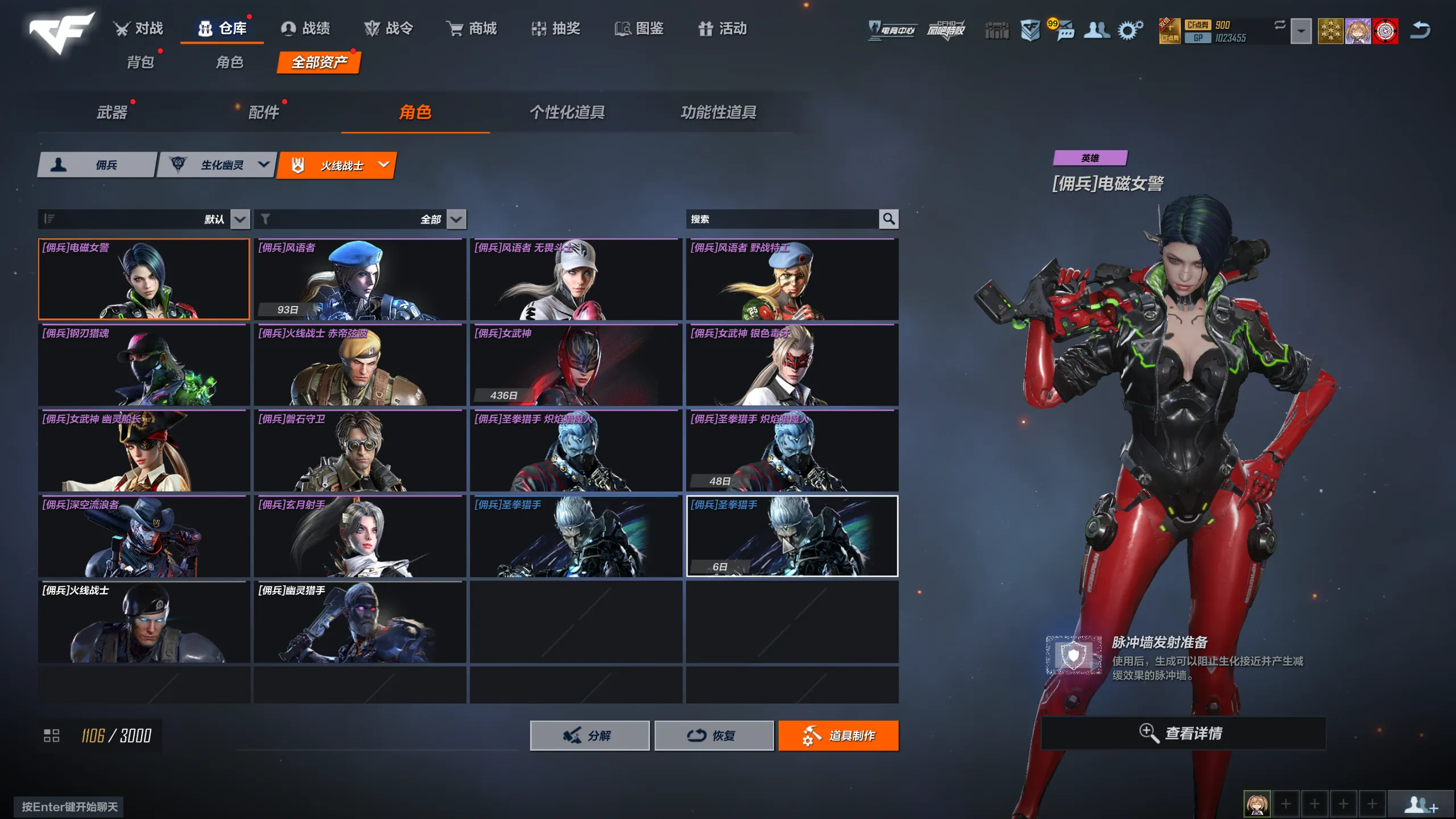Image resolution: width=1456 pixels, height=819 pixels.
Task: Open 道具制作 item crafting
Action: [838, 735]
